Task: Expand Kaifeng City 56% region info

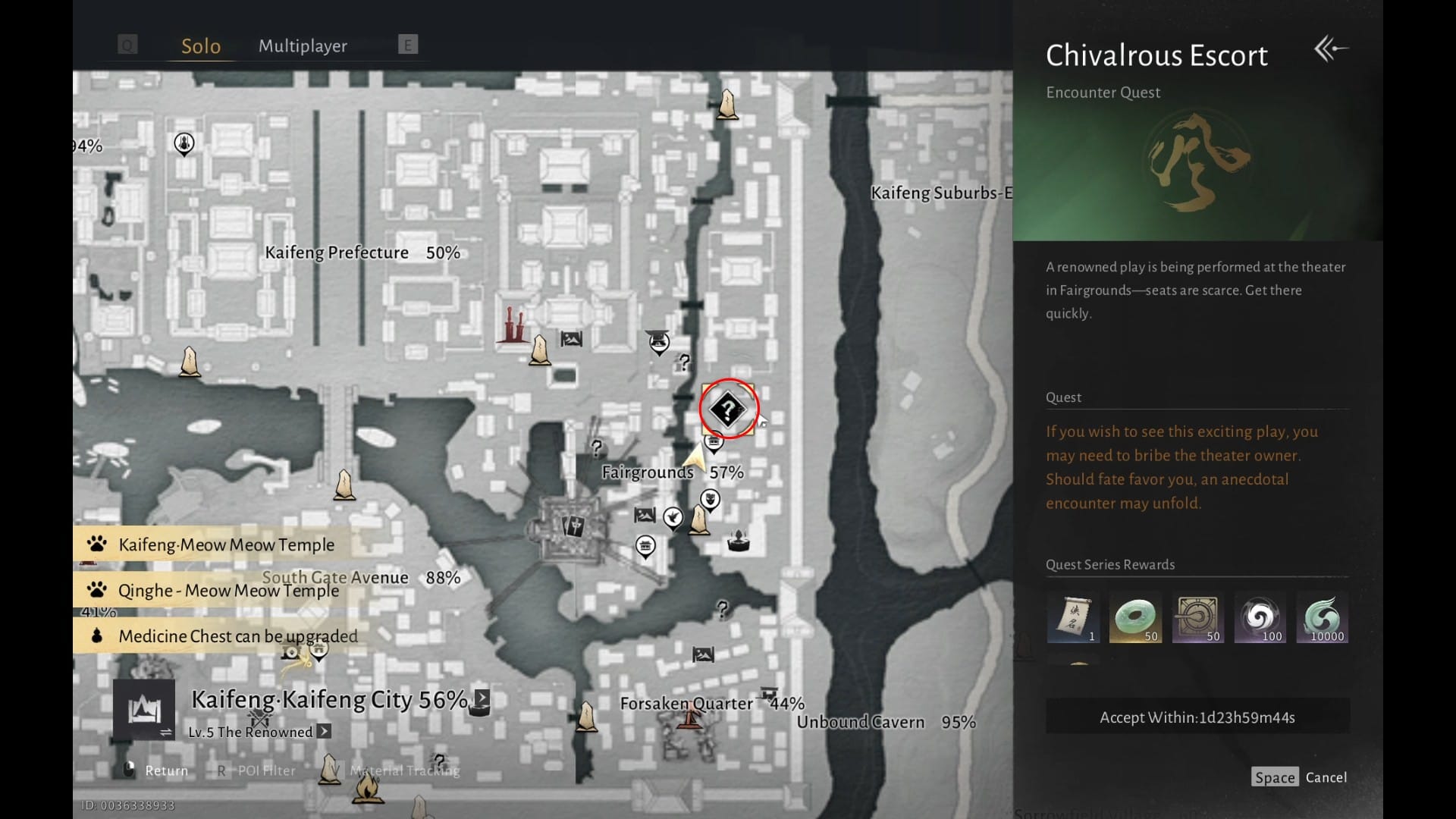Action: click(x=482, y=698)
